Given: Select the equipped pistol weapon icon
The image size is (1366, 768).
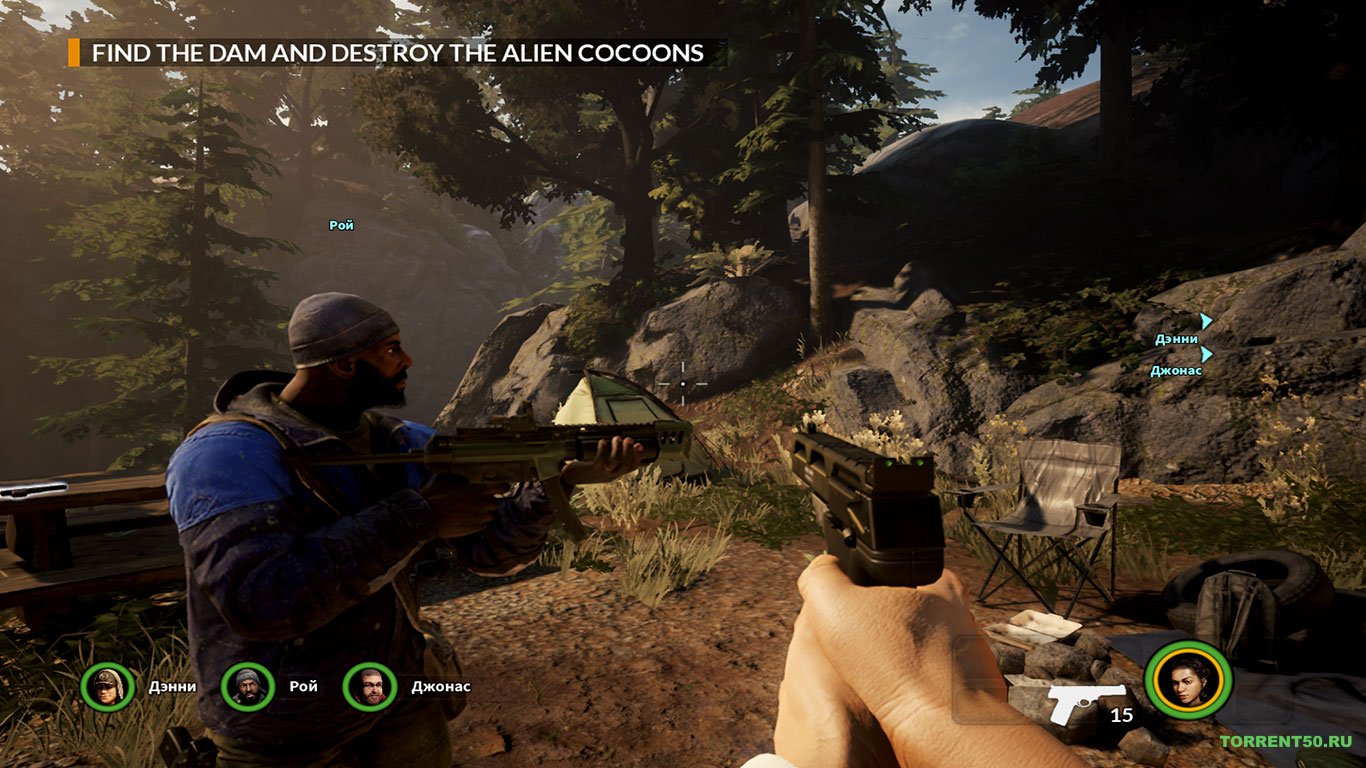Looking at the screenshot, I should point(1086,703).
